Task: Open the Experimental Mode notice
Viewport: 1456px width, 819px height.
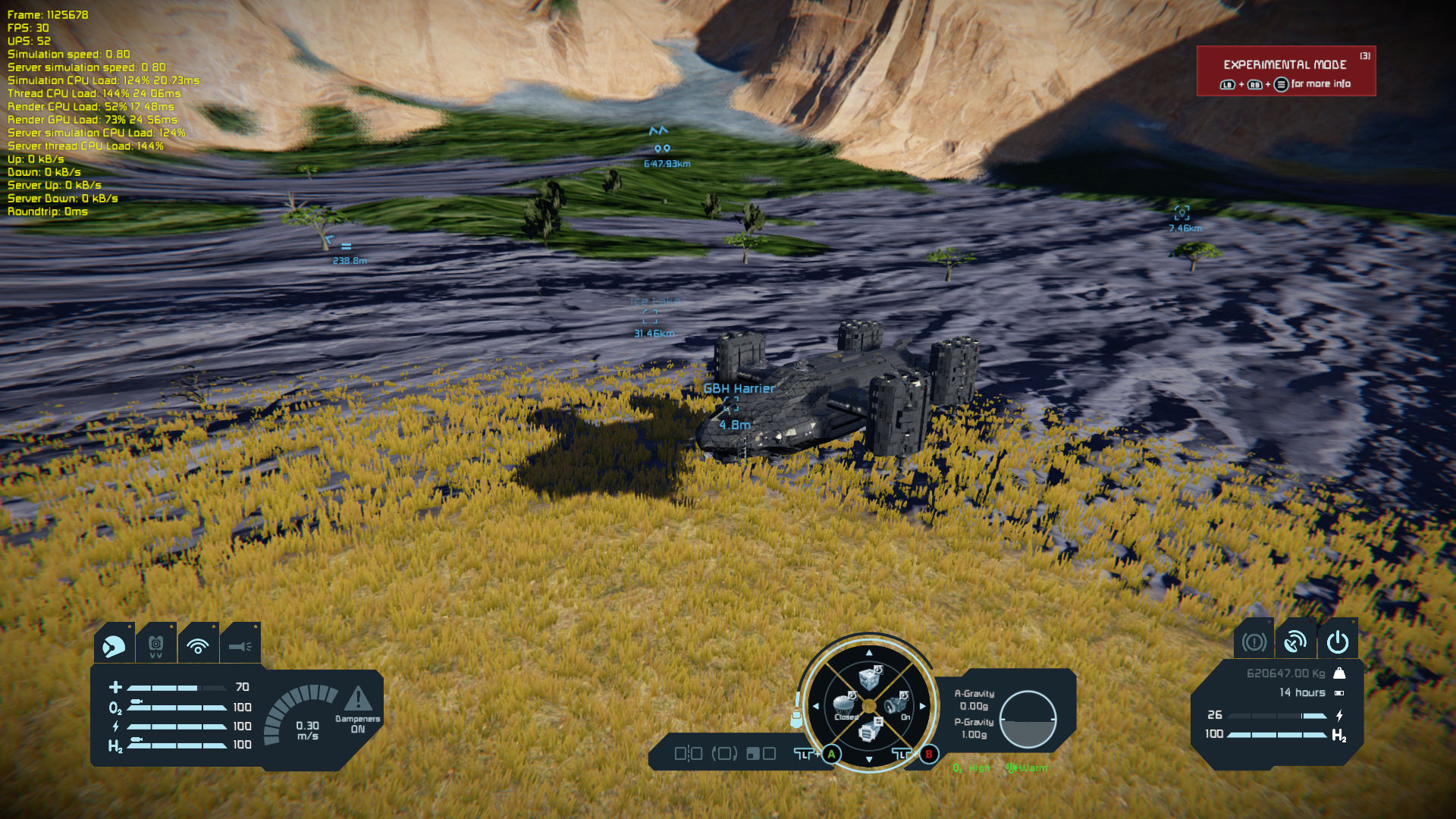Action: (x=1286, y=71)
